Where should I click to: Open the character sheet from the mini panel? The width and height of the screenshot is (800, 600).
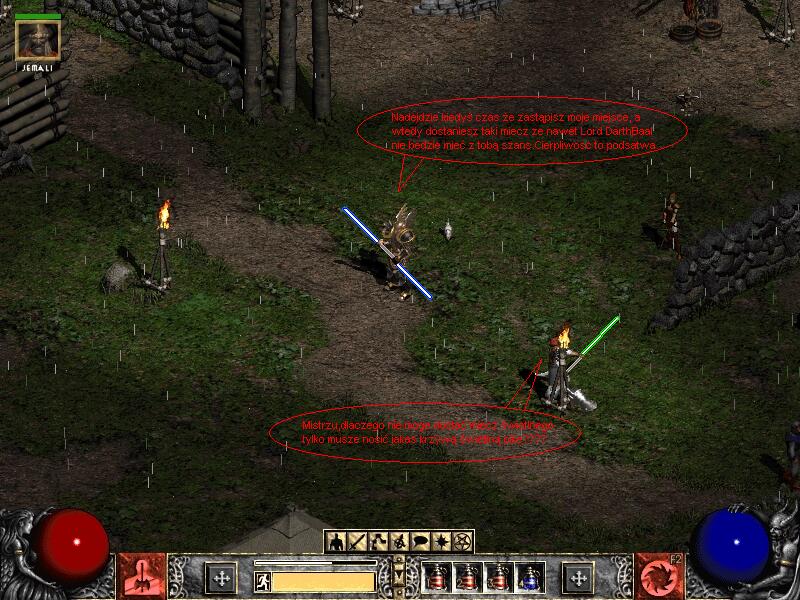(x=335, y=541)
